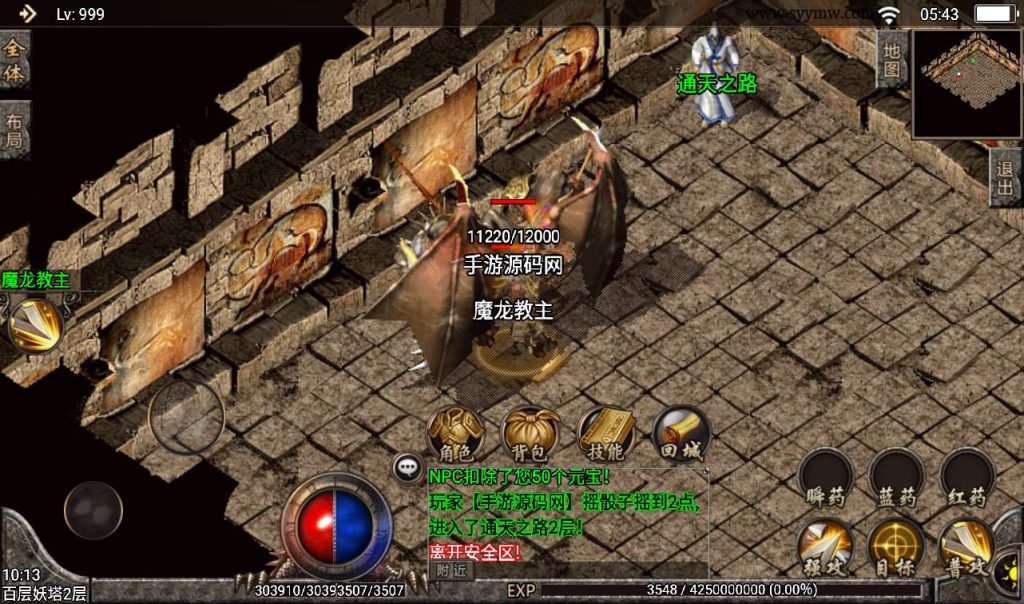The height and width of the screenshot is (604, 1024).
Task: Show the 技能 skills book
Action: point(605,435)
